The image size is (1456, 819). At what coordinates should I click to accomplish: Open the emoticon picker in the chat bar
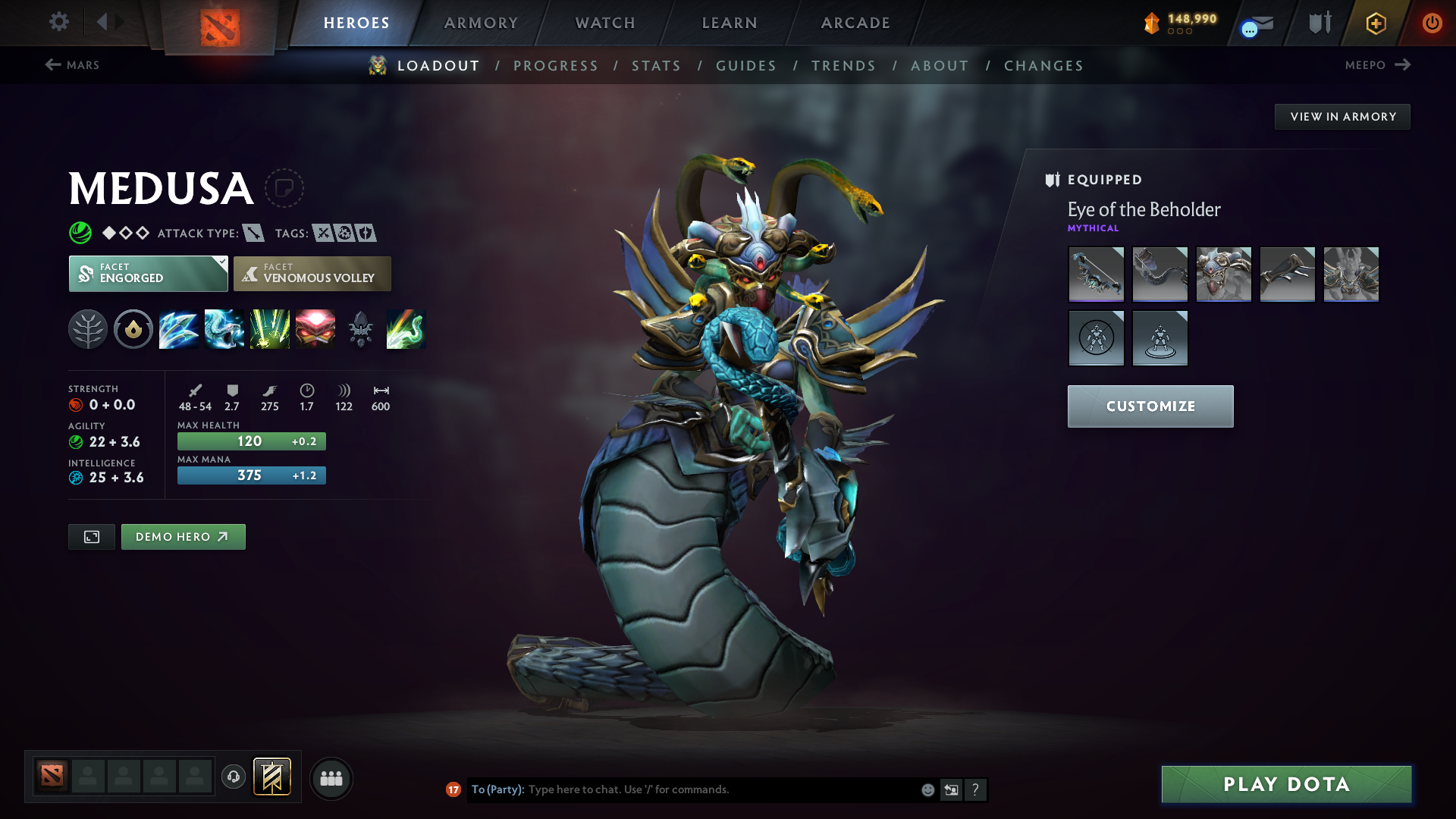[x=927, y=789]
